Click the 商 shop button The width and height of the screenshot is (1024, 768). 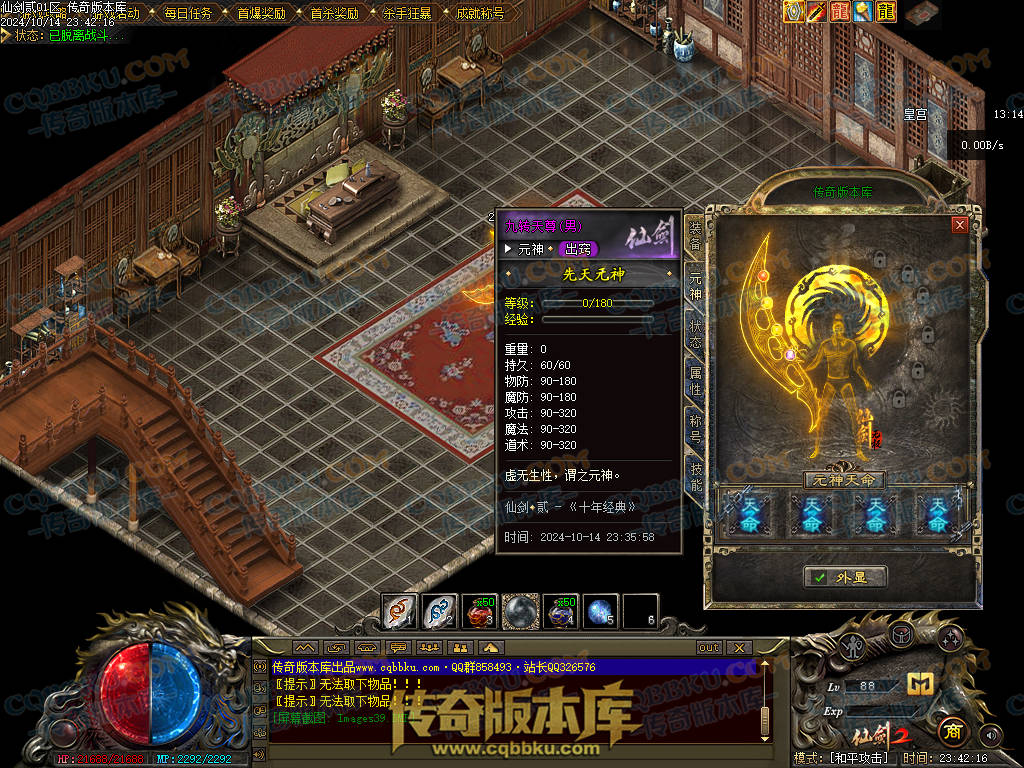click(950, 729)
